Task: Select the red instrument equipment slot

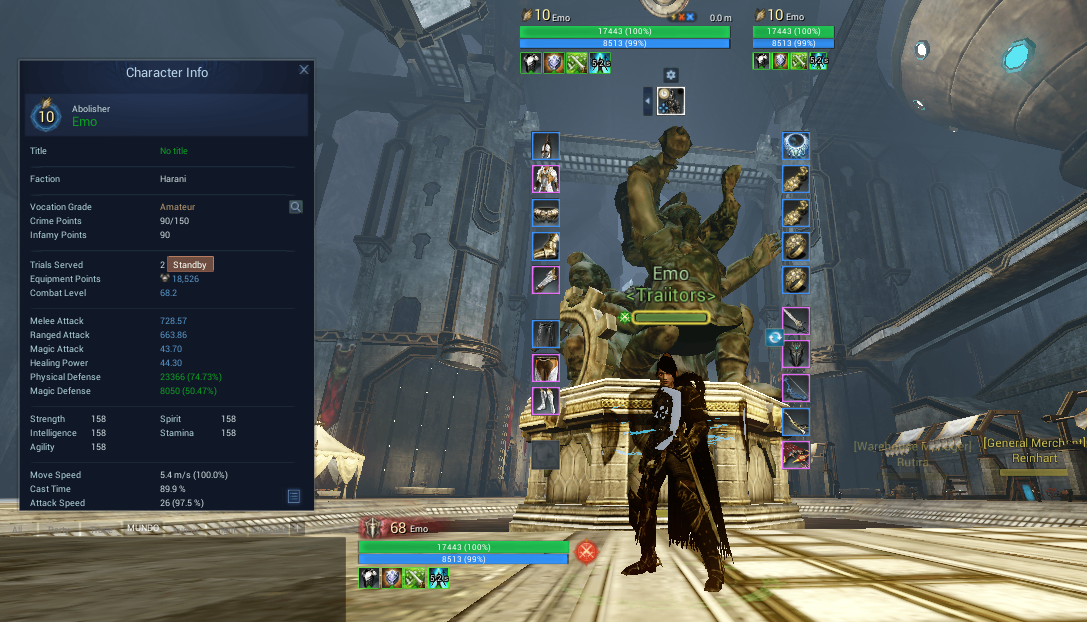Action: 796,455
